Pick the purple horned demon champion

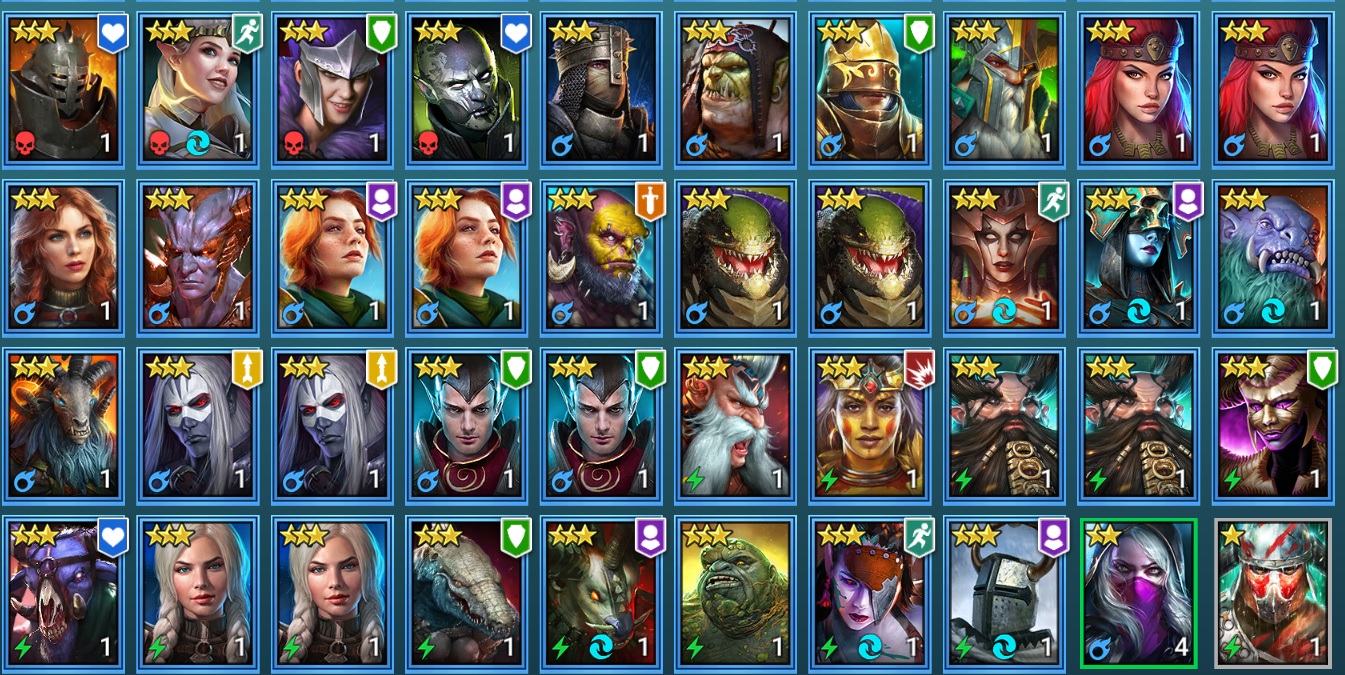click(x=197, y=257)
